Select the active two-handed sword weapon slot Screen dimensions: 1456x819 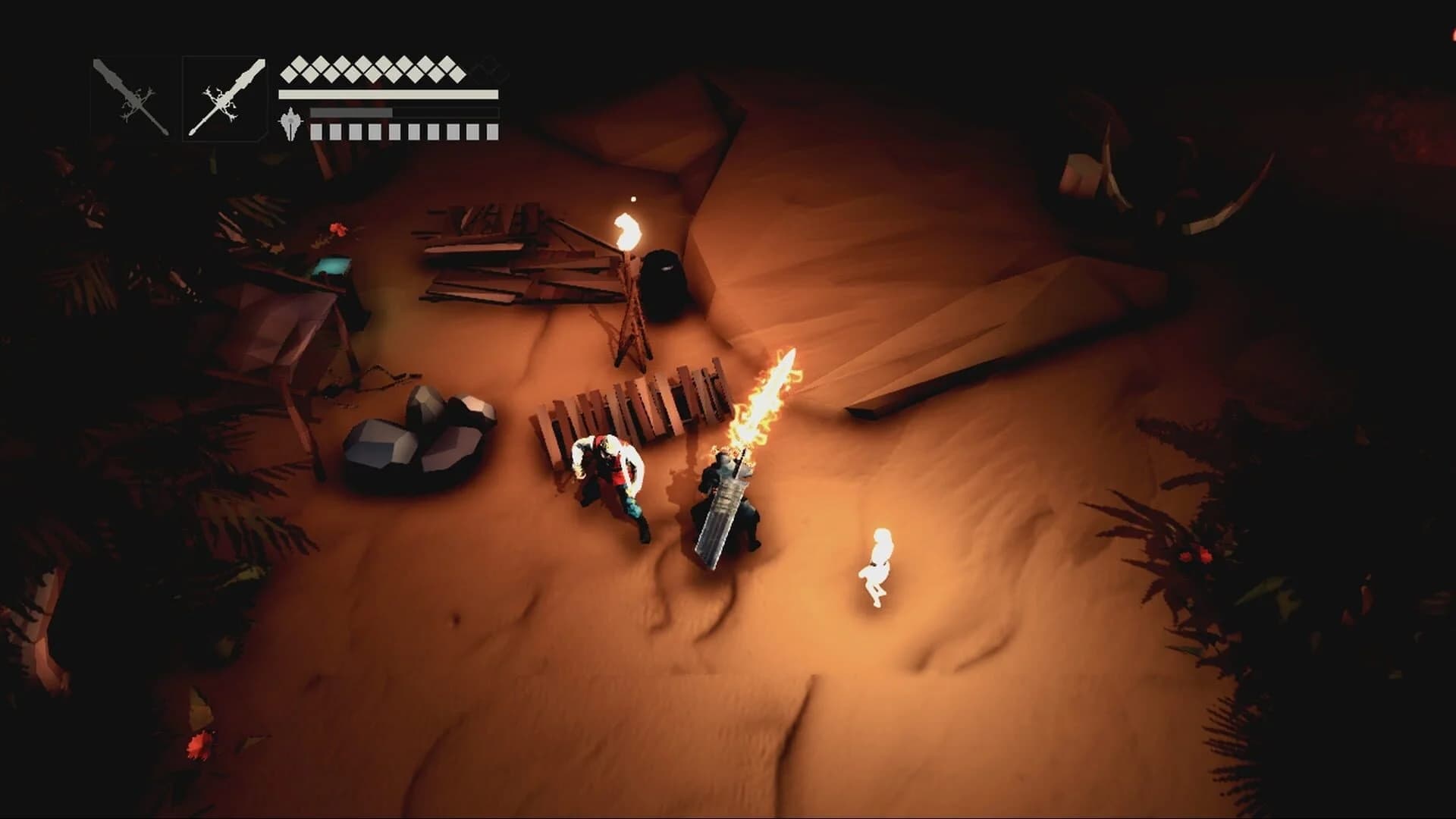[225, 97]
